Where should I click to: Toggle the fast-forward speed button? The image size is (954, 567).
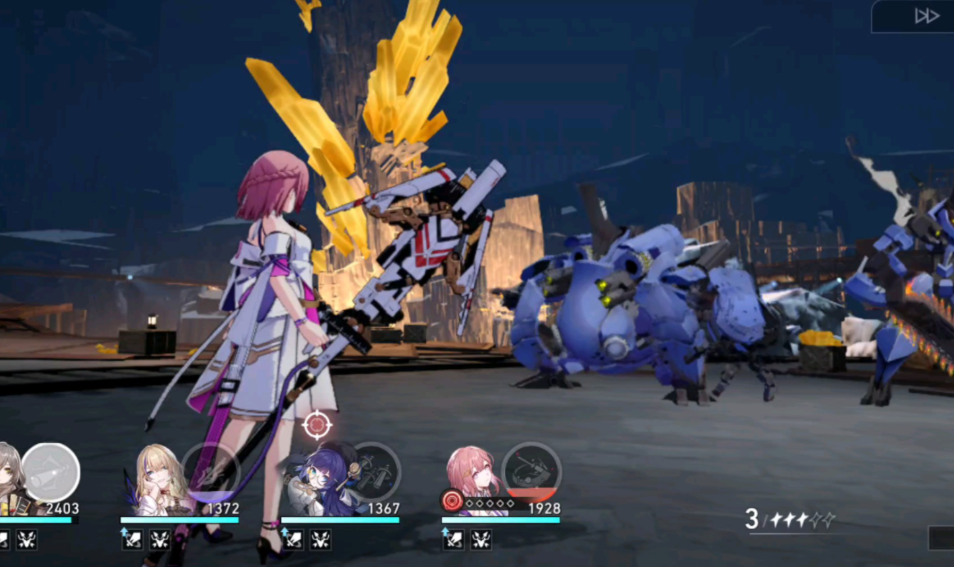(926, 16)
